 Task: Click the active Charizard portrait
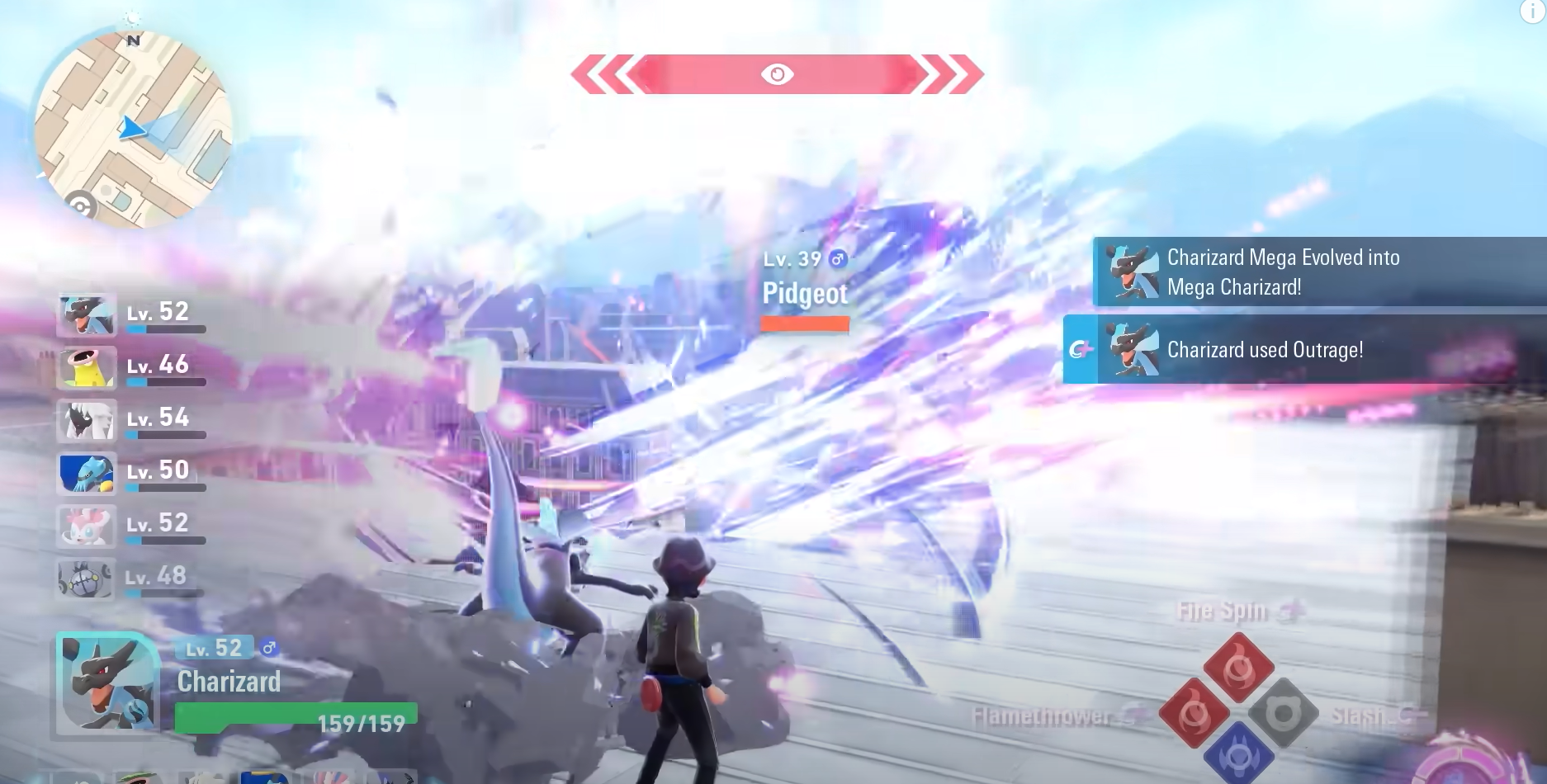click(x=106, y=682)
